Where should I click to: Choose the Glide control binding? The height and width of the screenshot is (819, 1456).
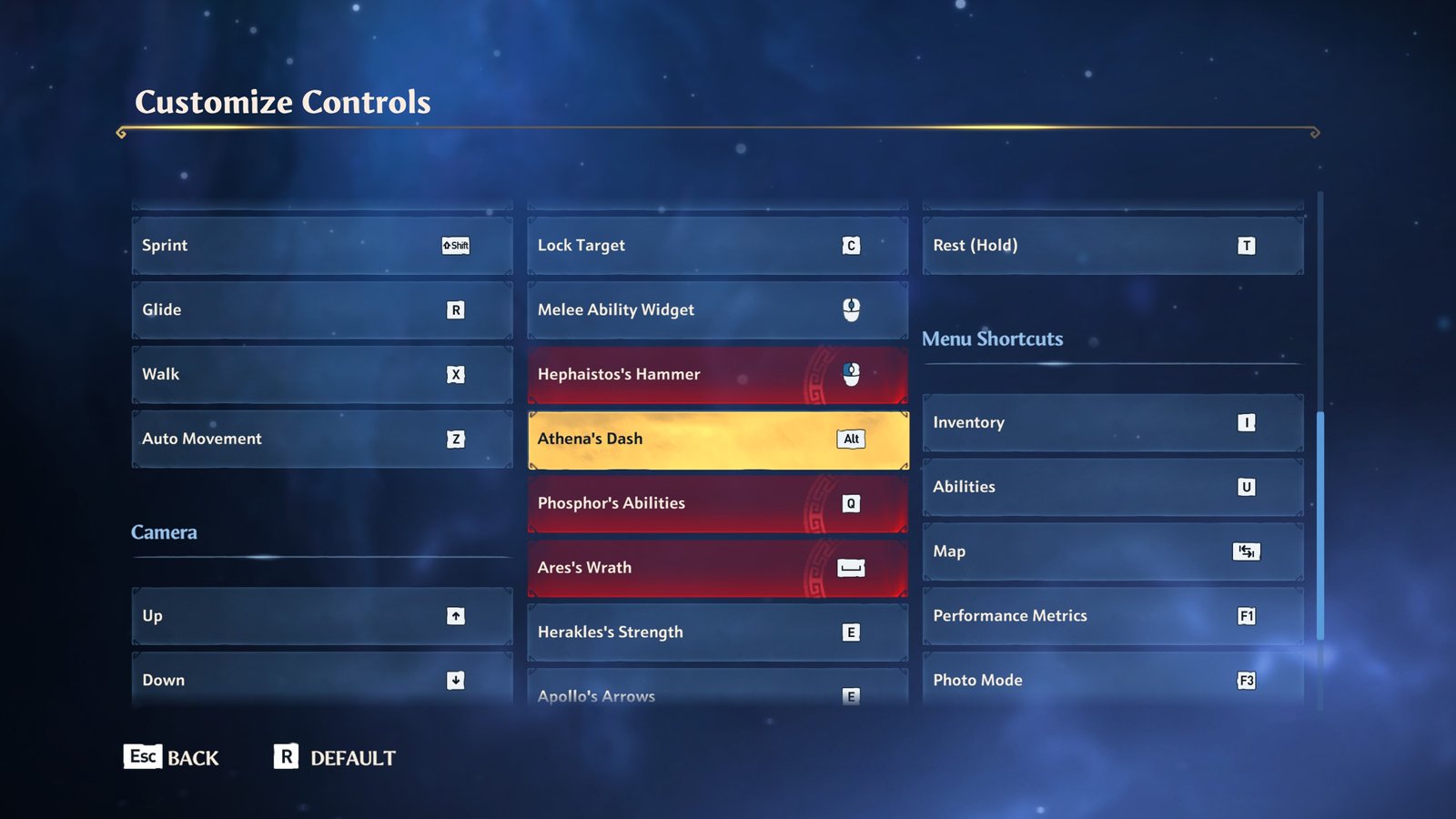[x=322, y=310]
